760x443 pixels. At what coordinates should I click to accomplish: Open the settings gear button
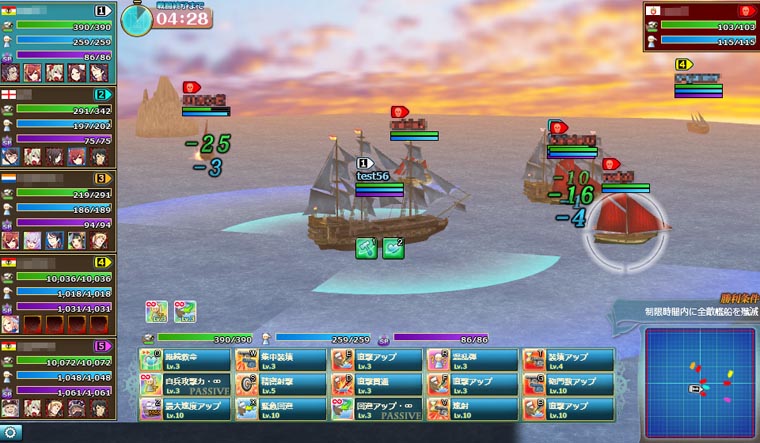tap(10, 433)
